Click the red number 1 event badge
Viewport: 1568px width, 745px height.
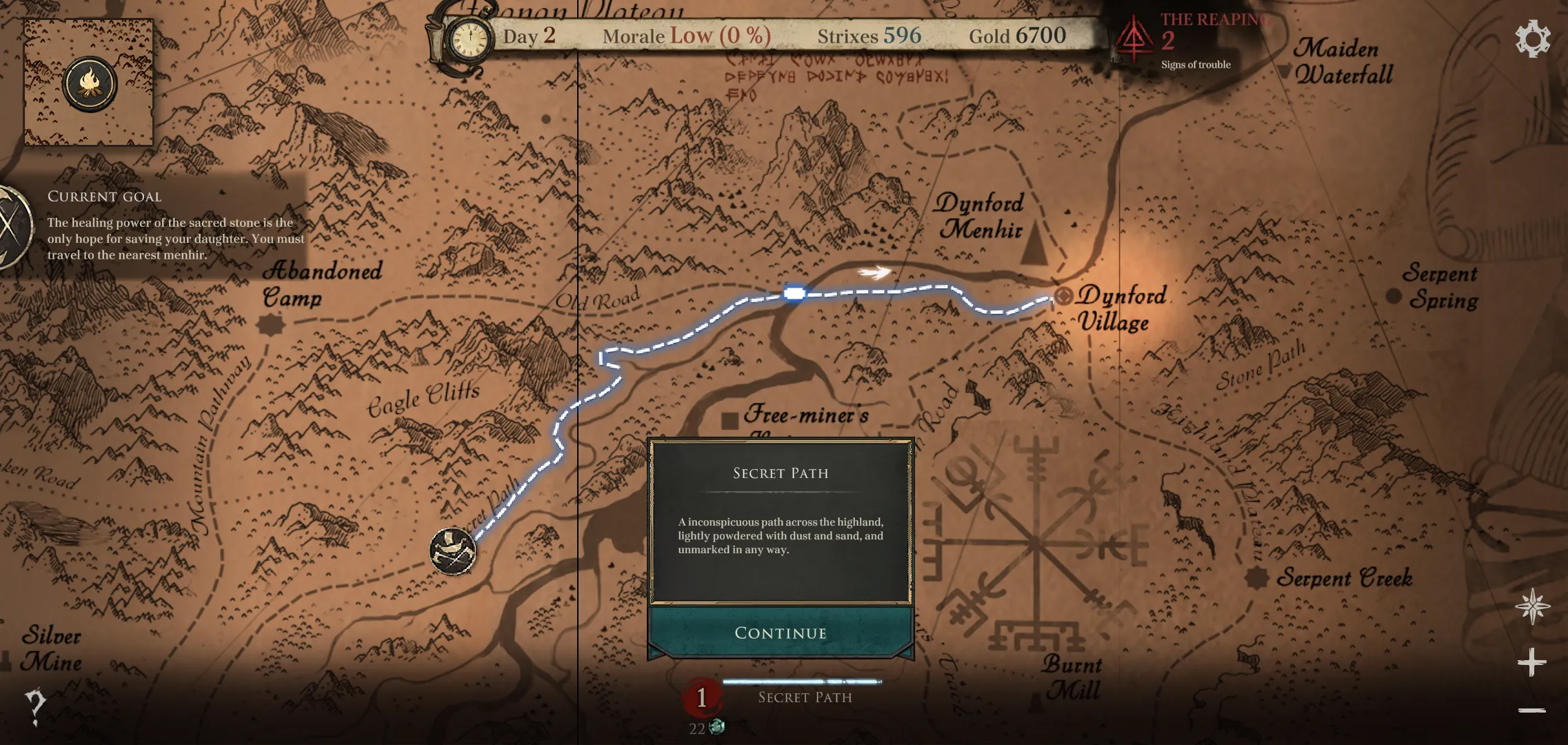(702, 697)
